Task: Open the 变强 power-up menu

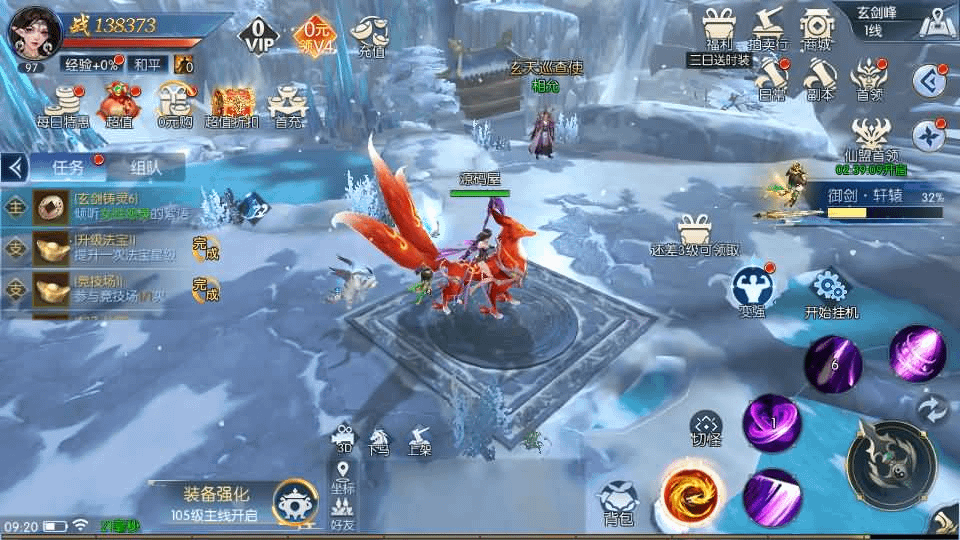Action: tap(751, 290)
